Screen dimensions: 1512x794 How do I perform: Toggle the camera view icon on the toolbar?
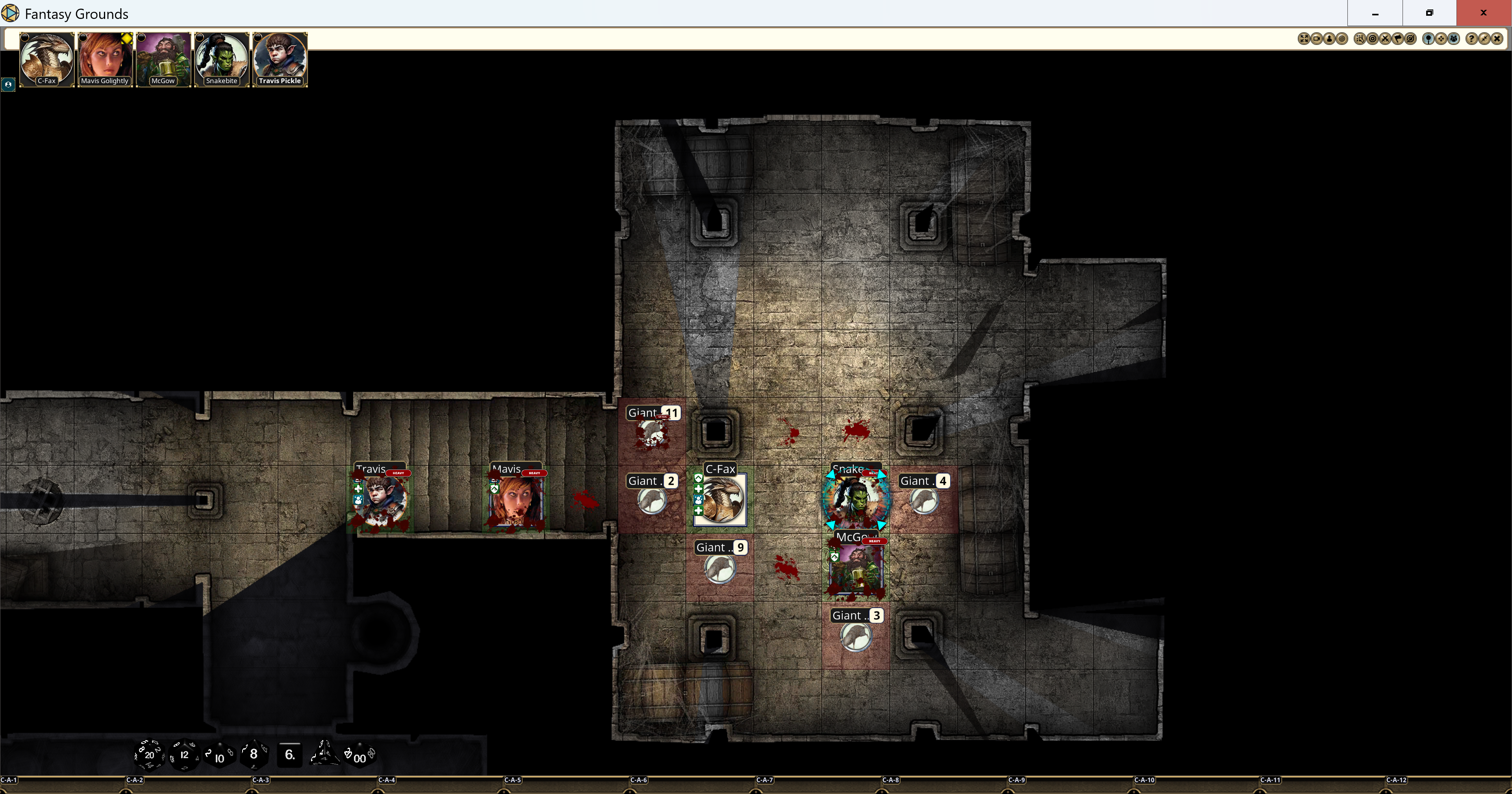[1317, 39]
